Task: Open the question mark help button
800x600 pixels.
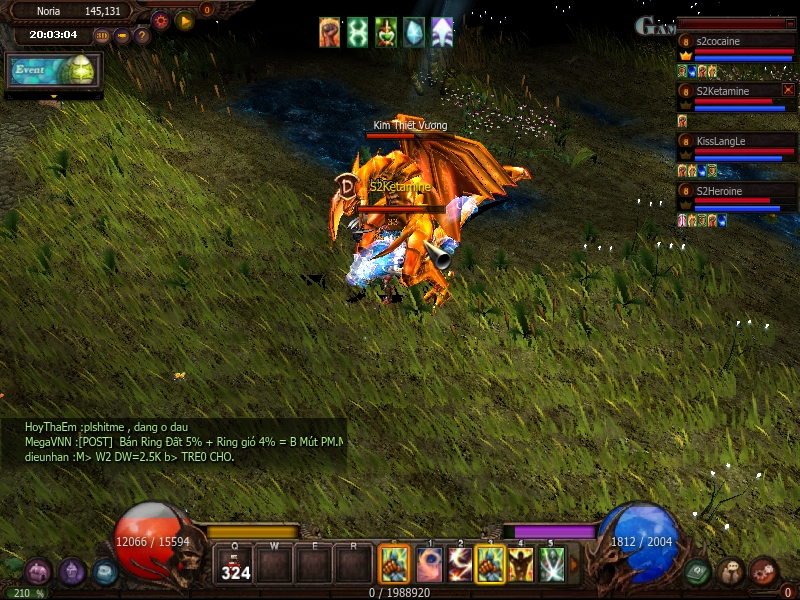Action: point(142,35)
